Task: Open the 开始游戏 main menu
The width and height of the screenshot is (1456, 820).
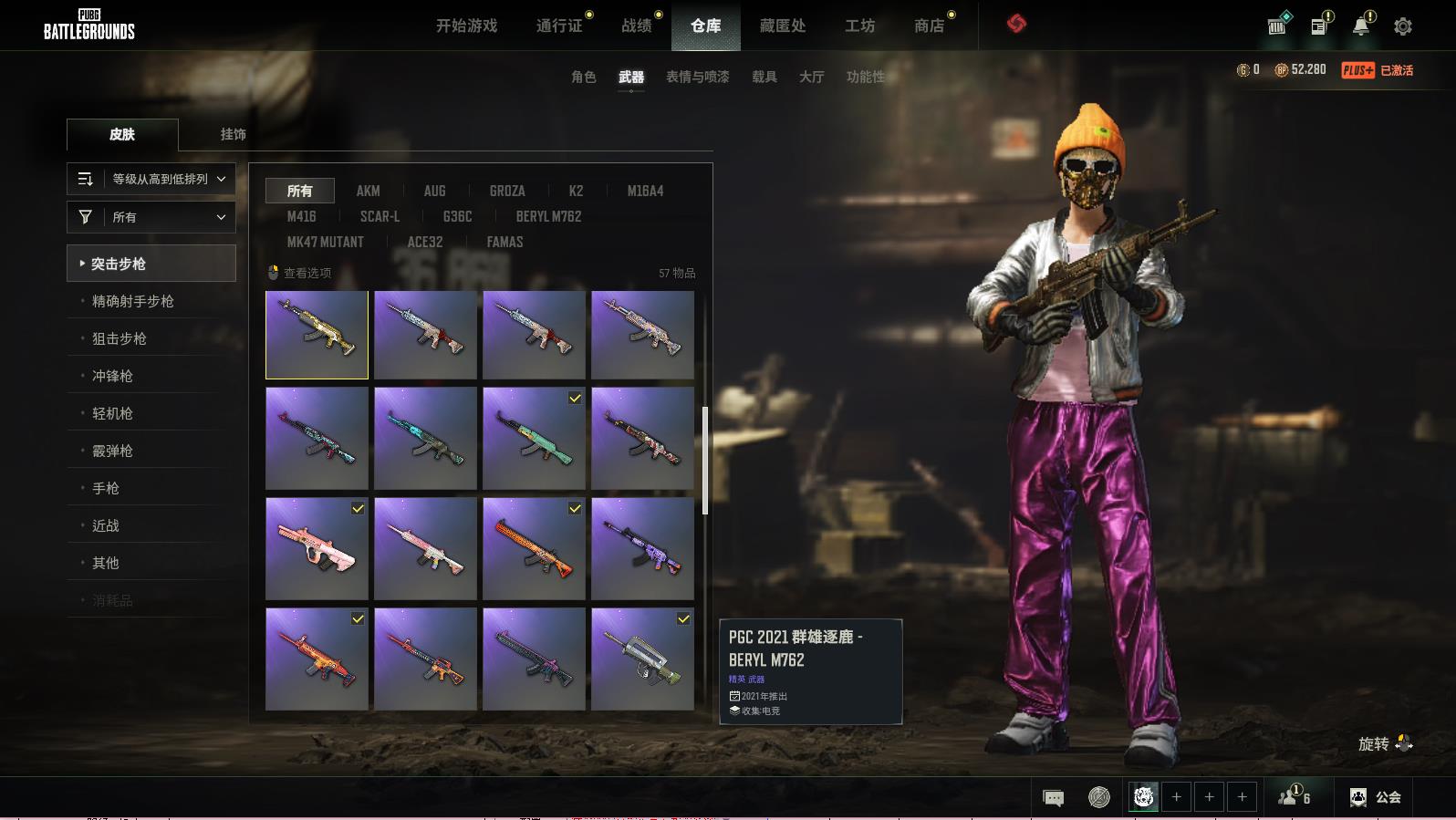Action: click(x=466, y=26)
